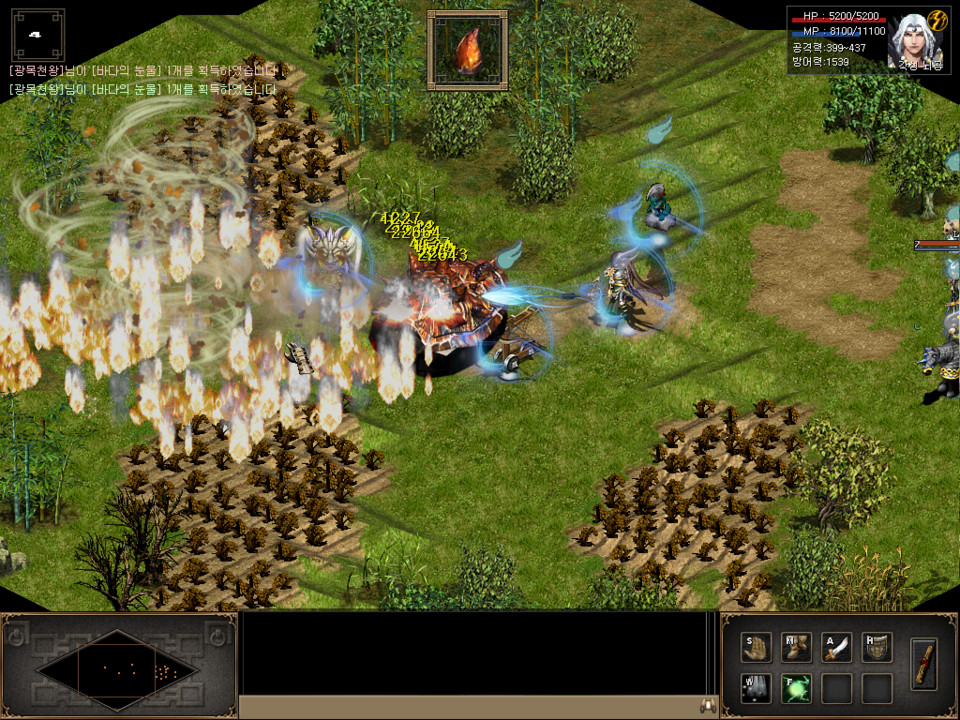Activate the boots M move command
Viewport: 960px width, 720px height.
click(x=797, y=647)
